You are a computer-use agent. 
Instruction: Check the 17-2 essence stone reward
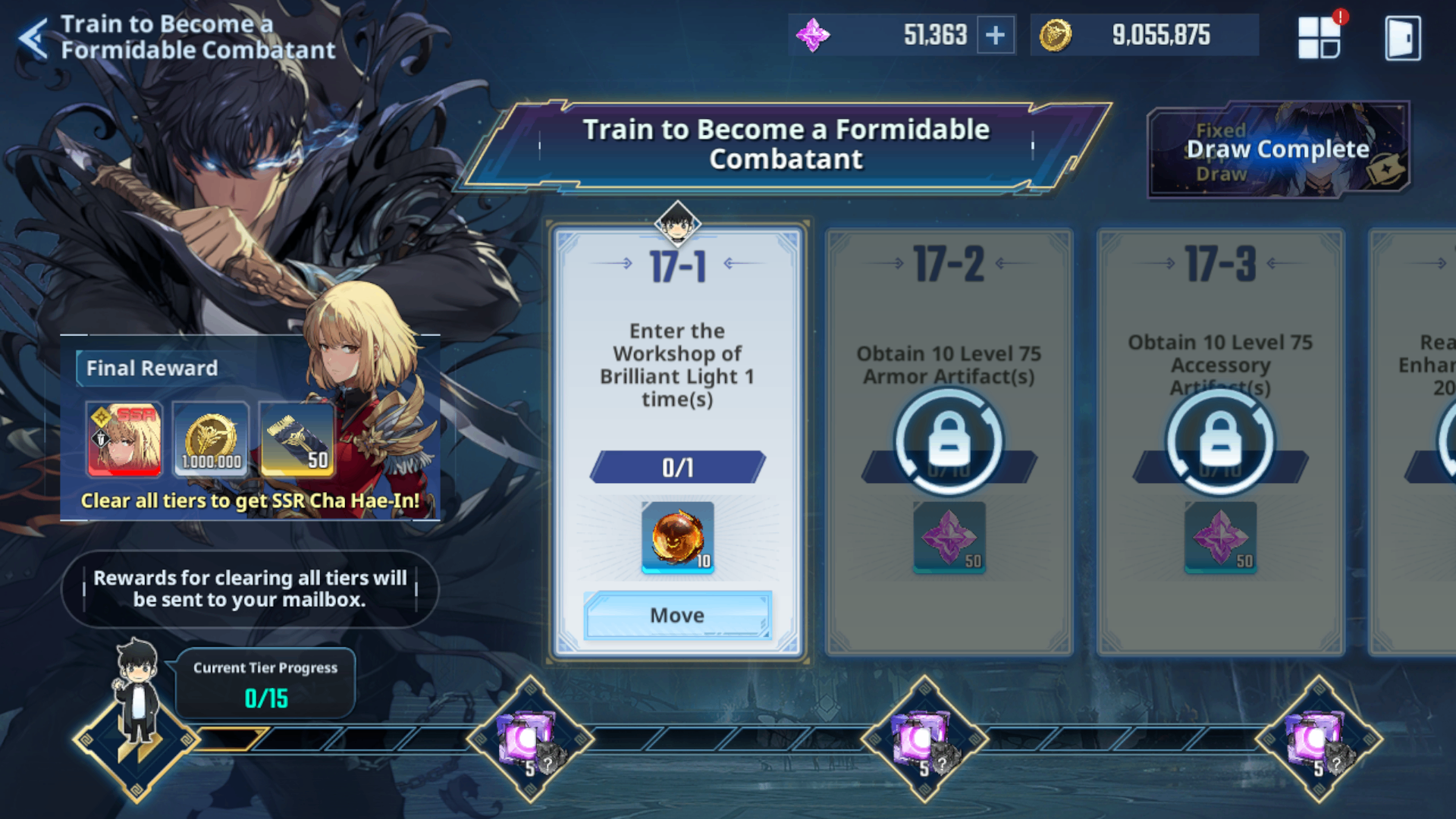(949, 537)
